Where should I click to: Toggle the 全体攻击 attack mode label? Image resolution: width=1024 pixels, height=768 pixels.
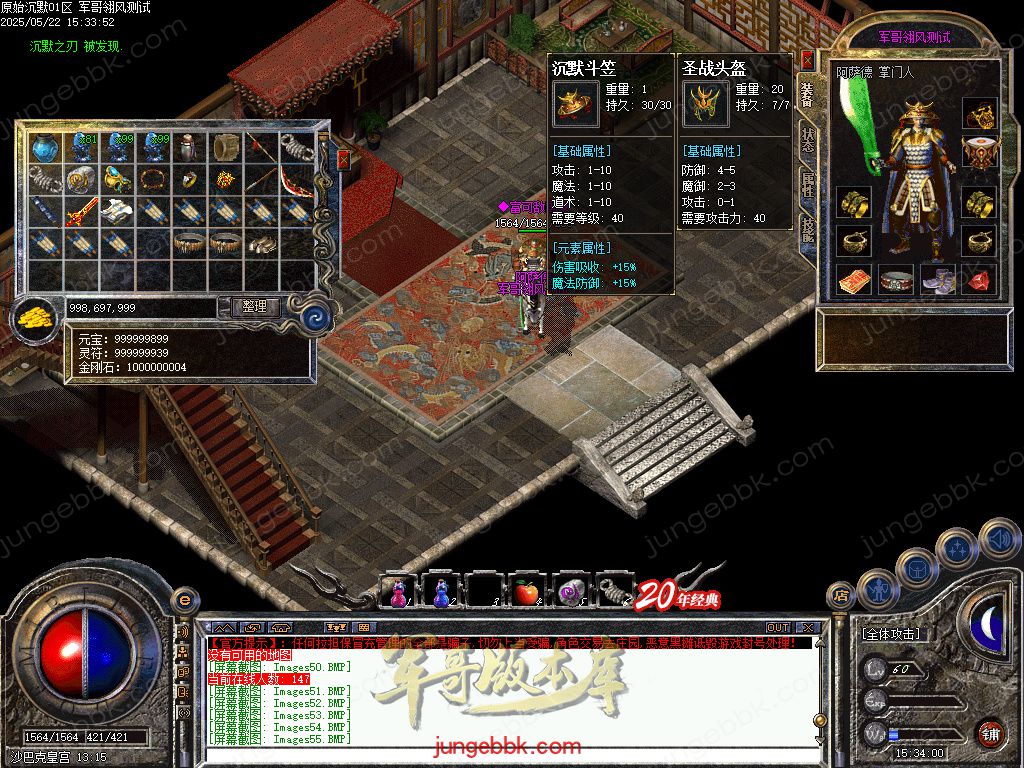tap(891, 634)
